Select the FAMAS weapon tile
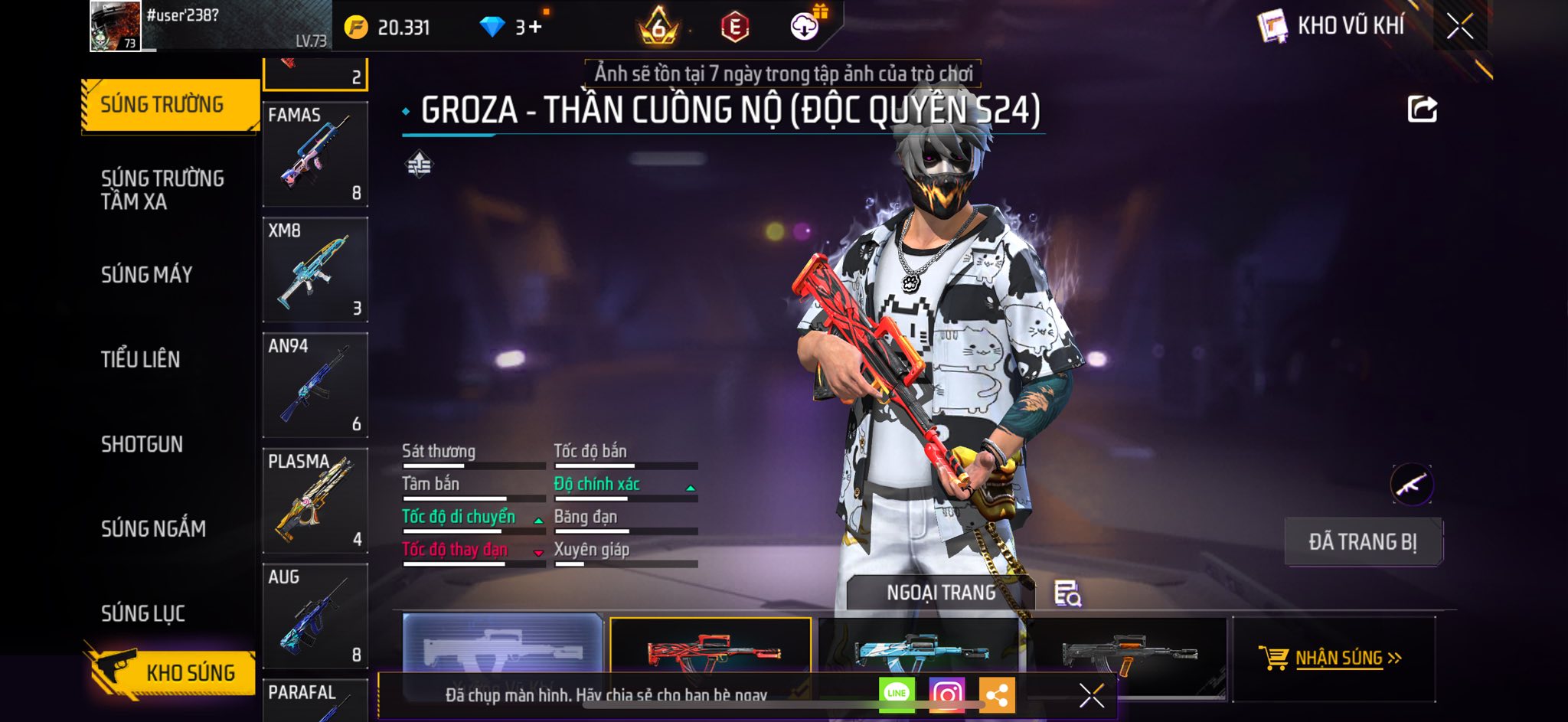This screenshot has height=722, width=1568. pos(315,154)
